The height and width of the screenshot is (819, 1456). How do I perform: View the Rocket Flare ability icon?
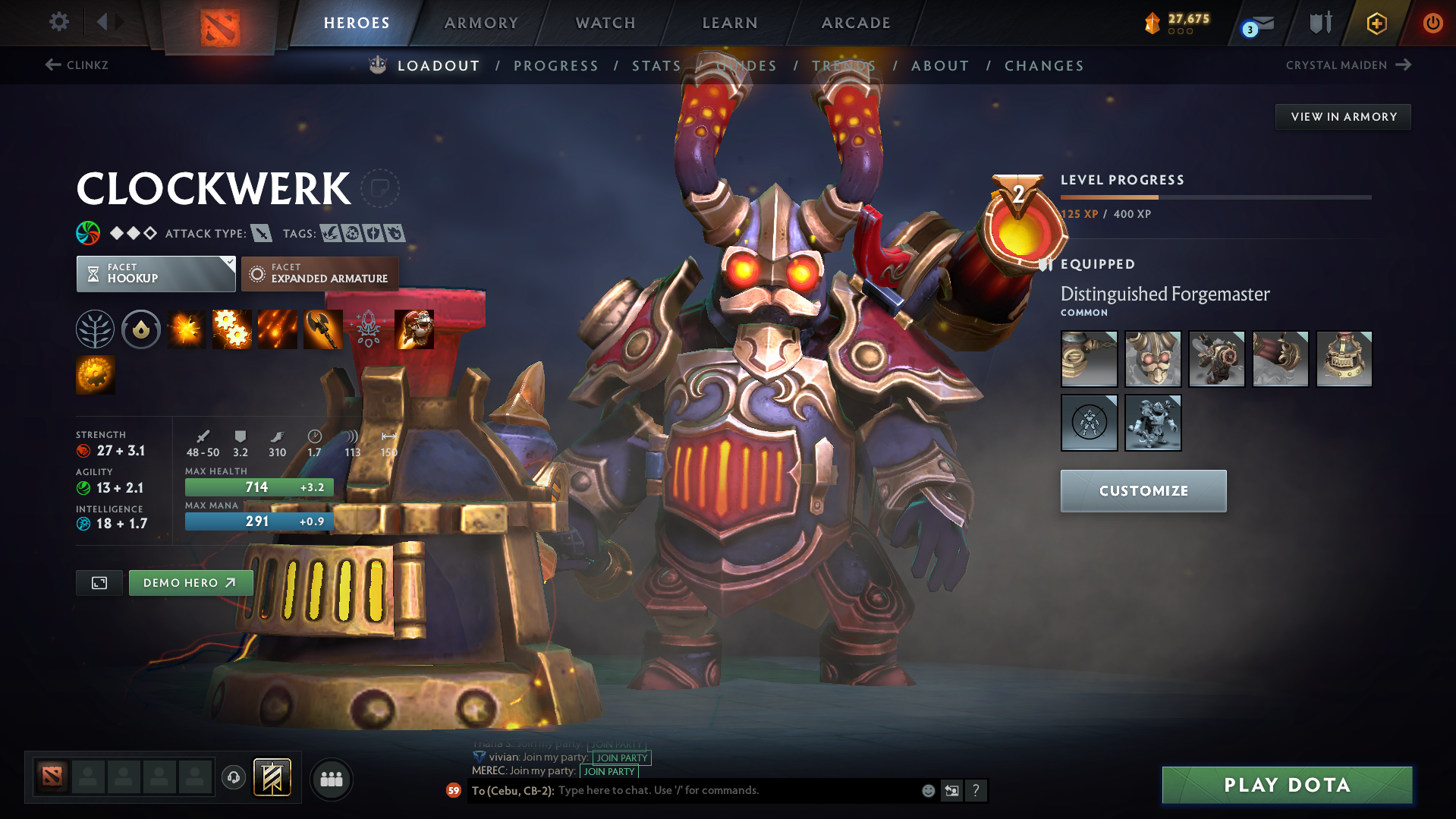click(277, 329)
